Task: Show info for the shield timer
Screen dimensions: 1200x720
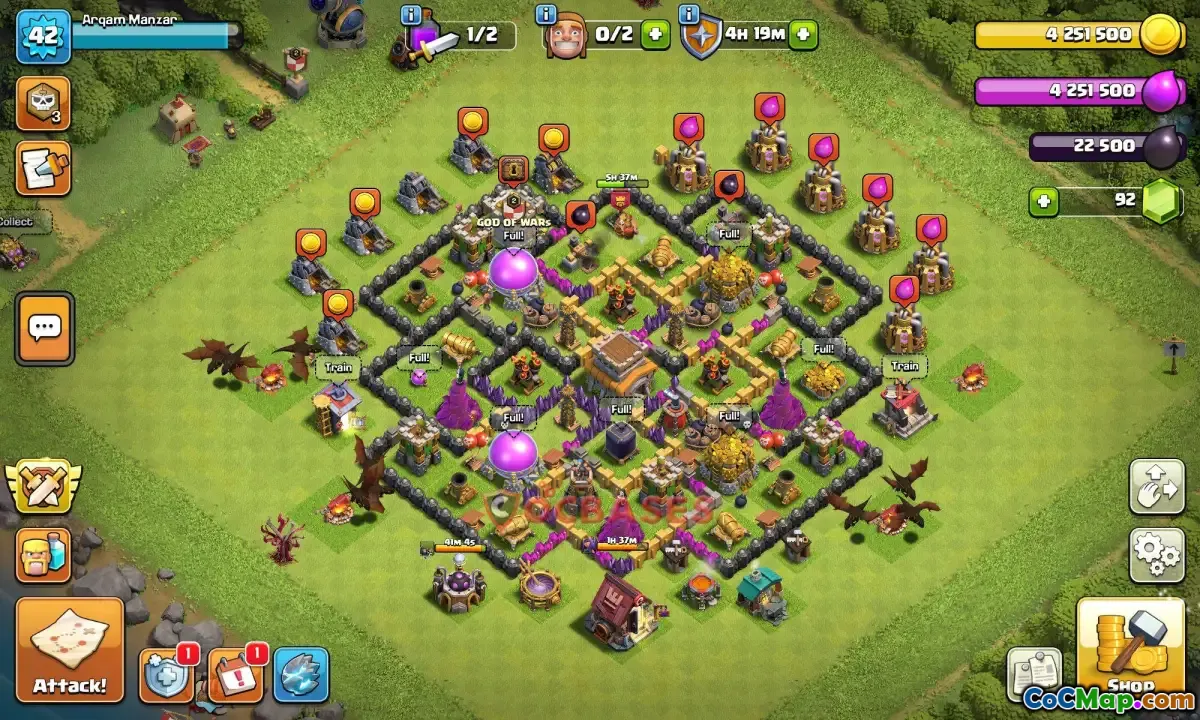Action: 689,15
